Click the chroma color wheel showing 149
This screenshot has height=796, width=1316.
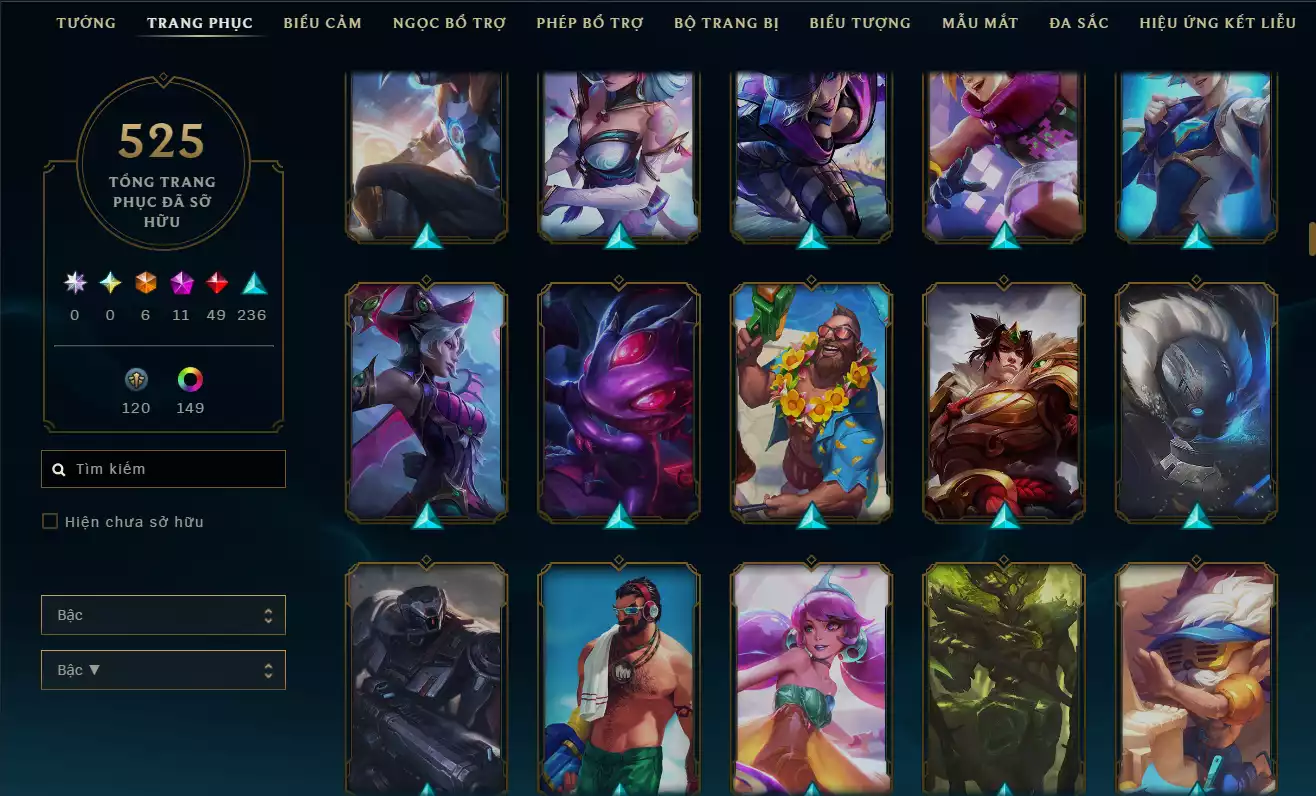189,380
